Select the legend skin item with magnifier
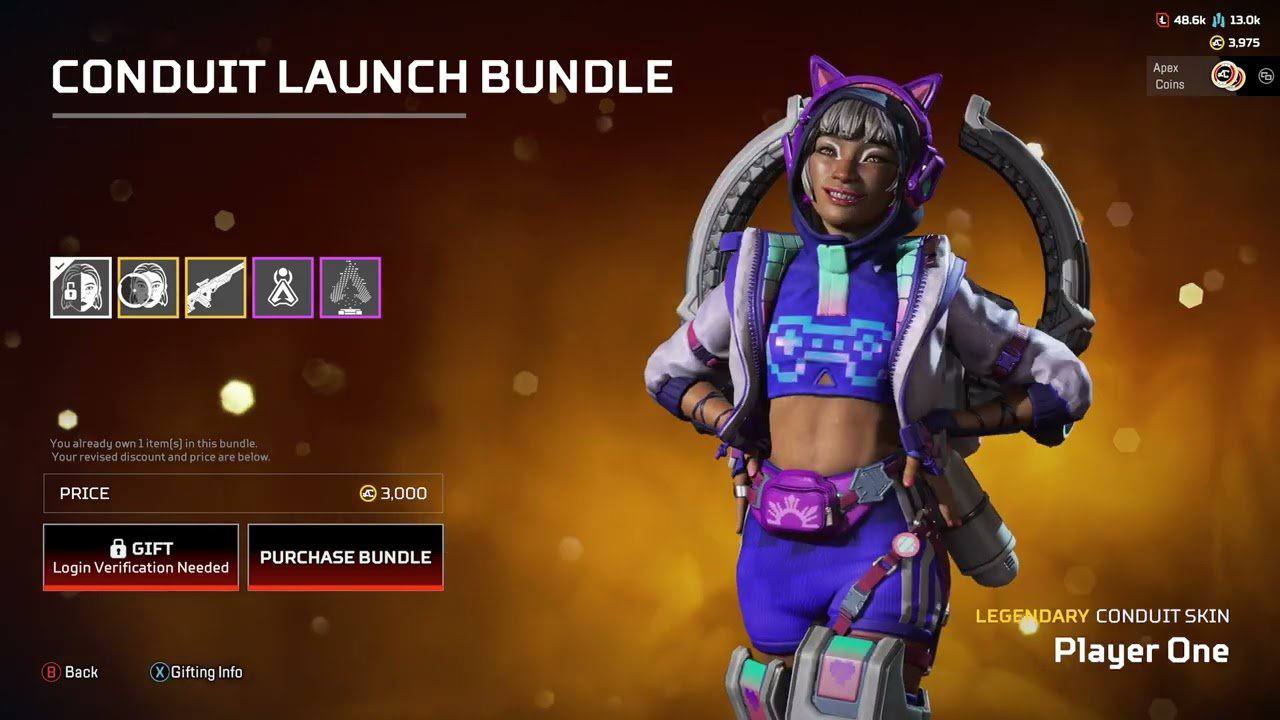This screenshot has width=1280, height=720. (148, 288)
